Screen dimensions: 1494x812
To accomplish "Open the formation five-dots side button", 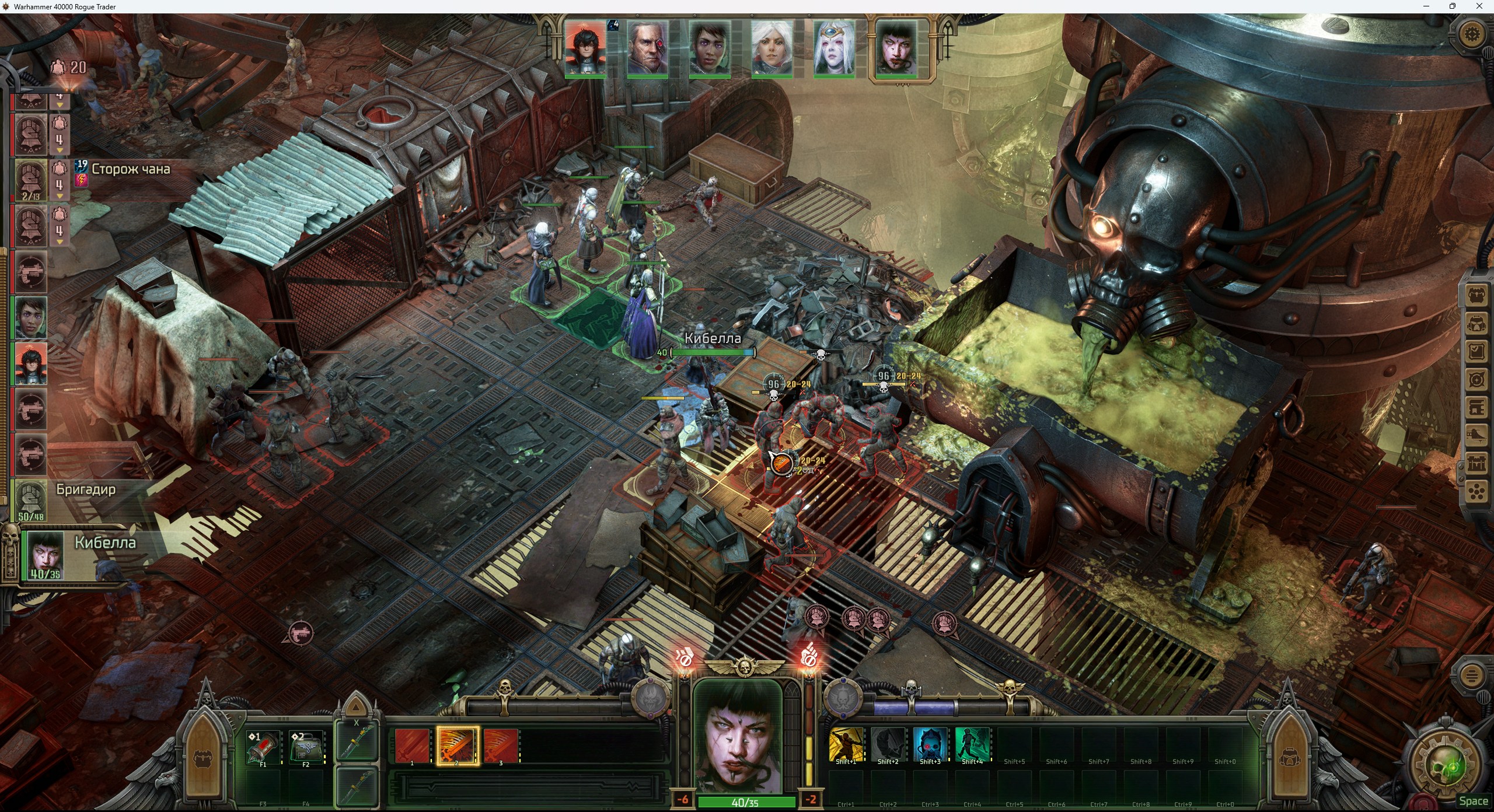I will 1476,493.
